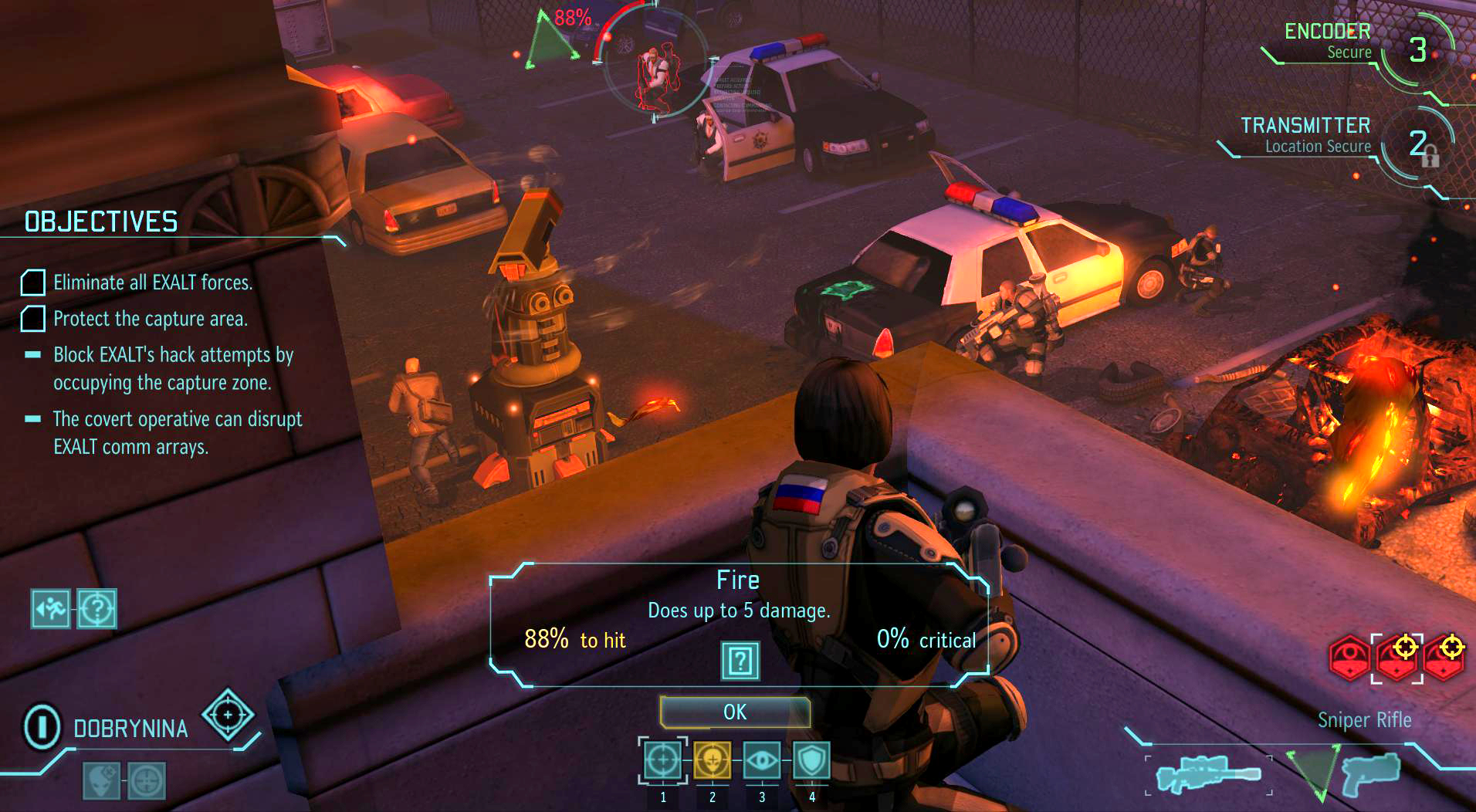Viewport: 1476px width, 812px height.
Task: Check the Protect the capture area objective
Action: (32, 318)
